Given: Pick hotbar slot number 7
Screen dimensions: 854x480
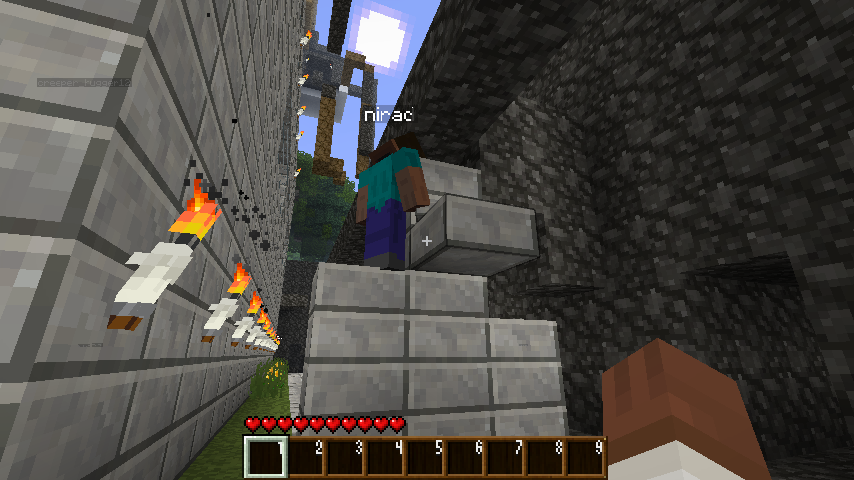Looking at the screenshot, I should tap(505, 458).
